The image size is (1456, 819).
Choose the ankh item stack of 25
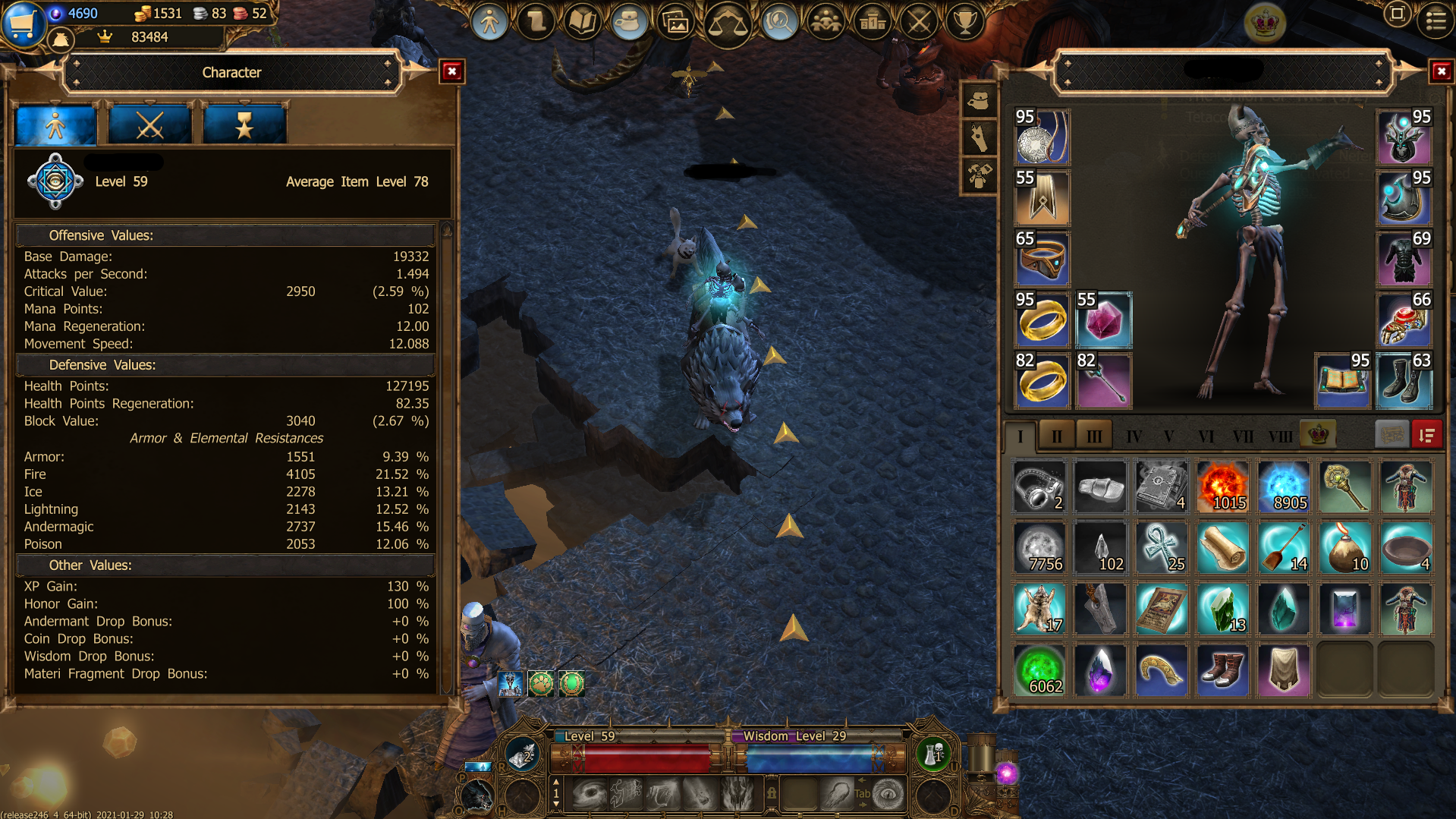click(1161, 548)
